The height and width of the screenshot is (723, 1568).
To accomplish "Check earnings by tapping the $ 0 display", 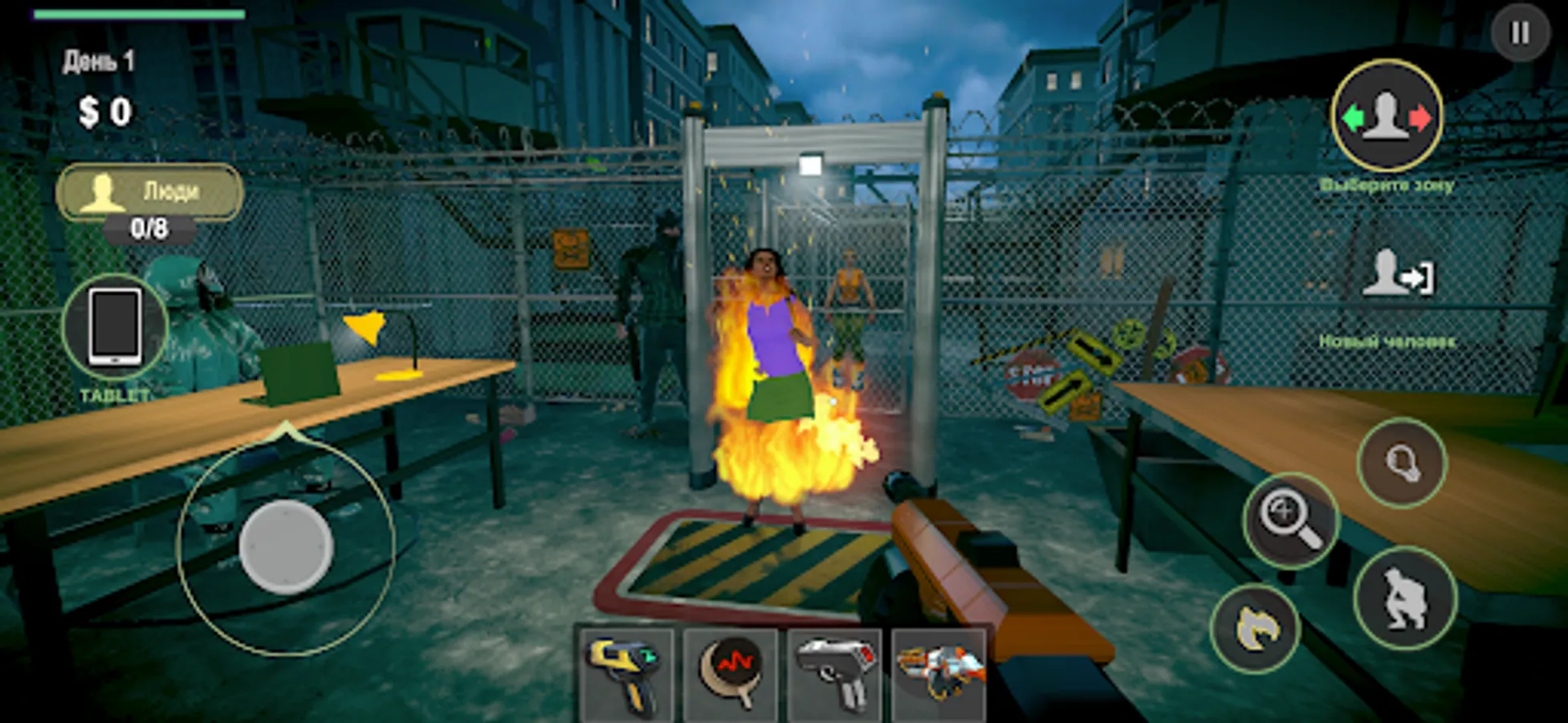I will (x=105, y=111).
